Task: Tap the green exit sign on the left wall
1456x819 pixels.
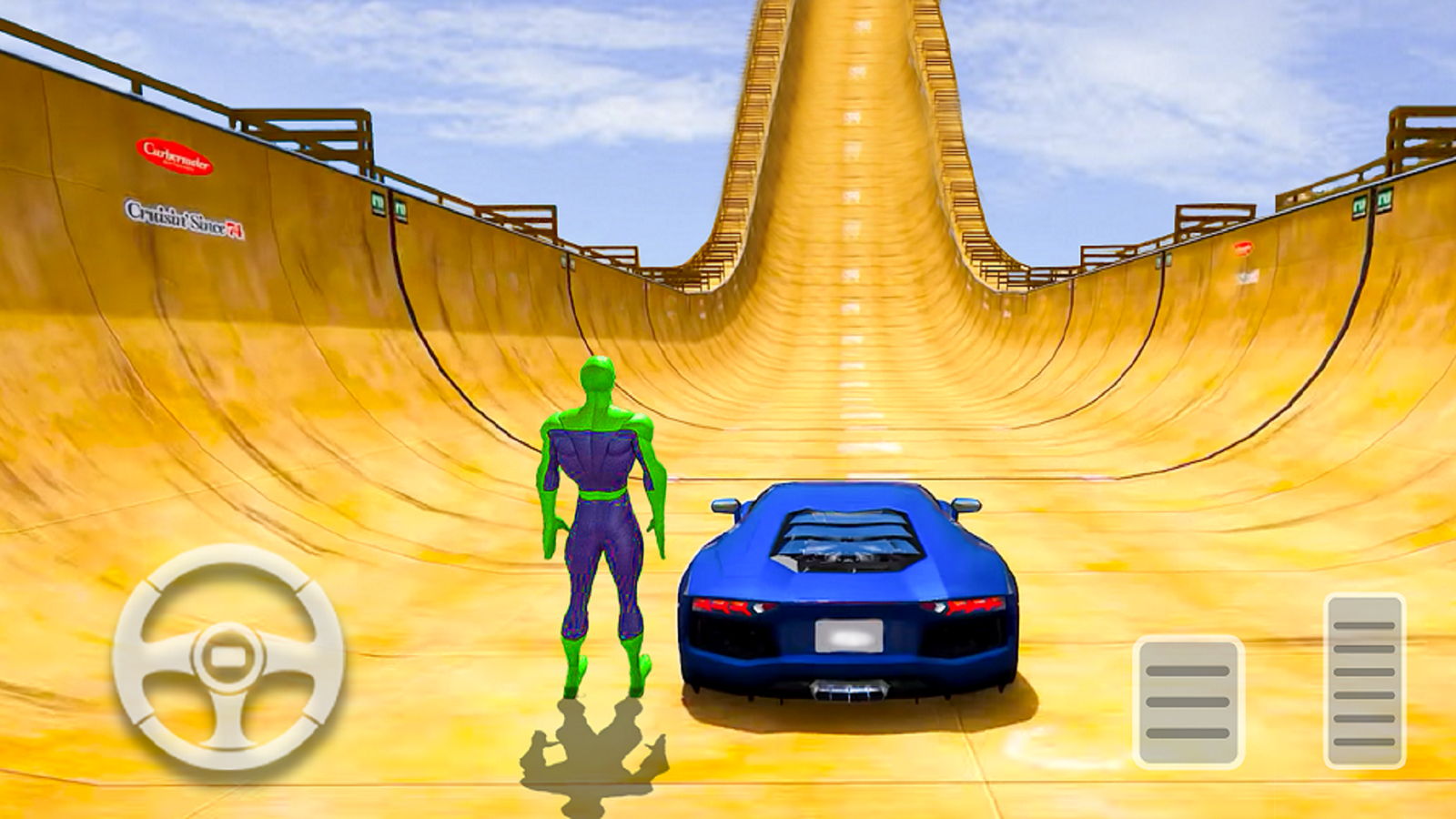Action: click(x=379, y=203)
